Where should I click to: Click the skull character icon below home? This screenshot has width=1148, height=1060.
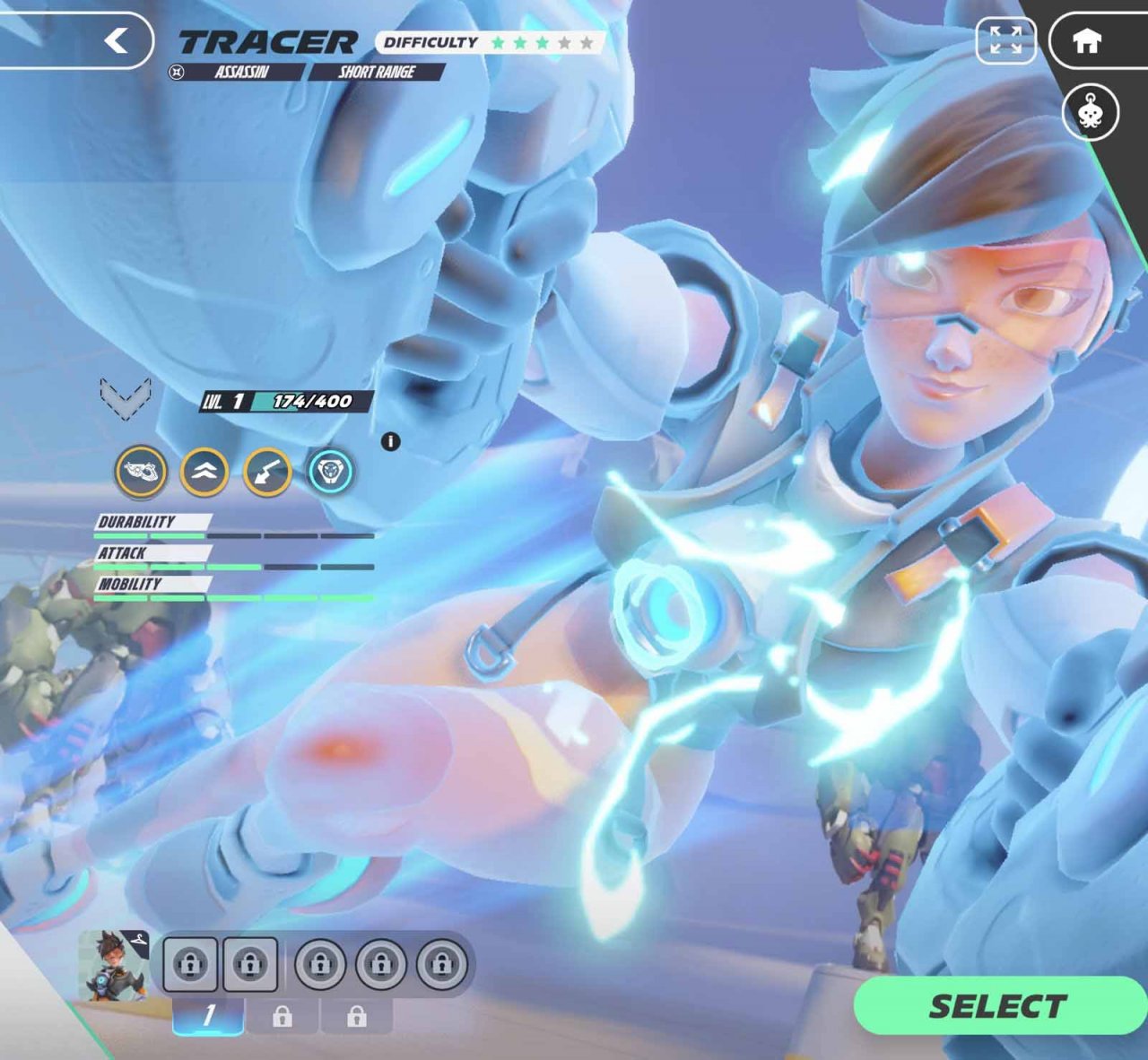click(1092, 114)
